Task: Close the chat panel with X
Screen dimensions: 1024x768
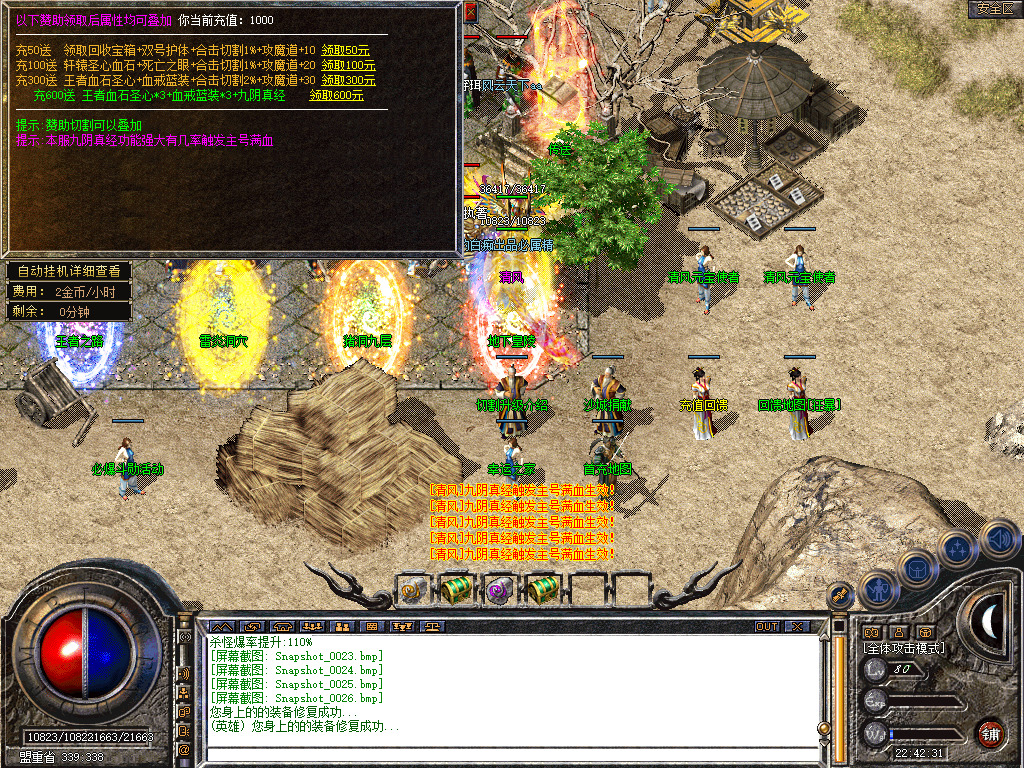Action: [x=796, y=627]
